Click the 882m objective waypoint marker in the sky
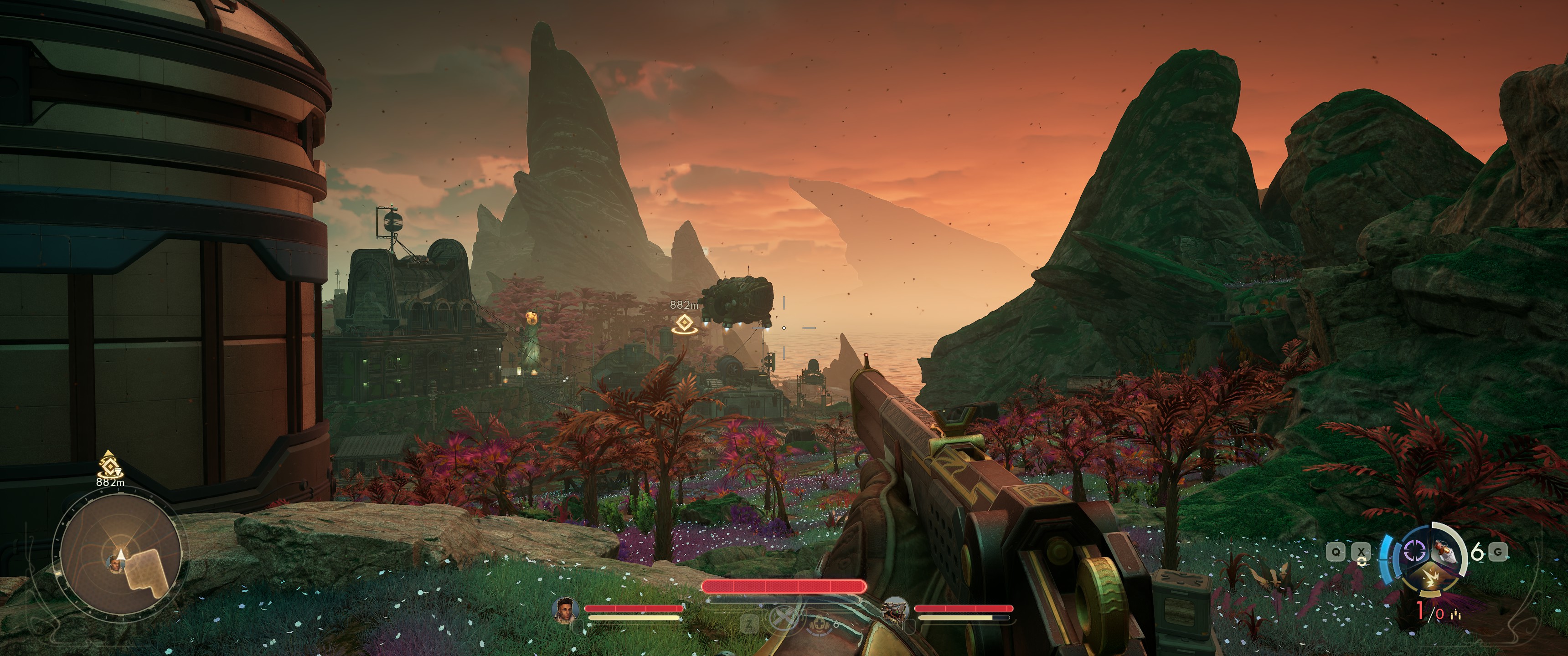This screenshot has height=656, width=1568. [684, 324]
